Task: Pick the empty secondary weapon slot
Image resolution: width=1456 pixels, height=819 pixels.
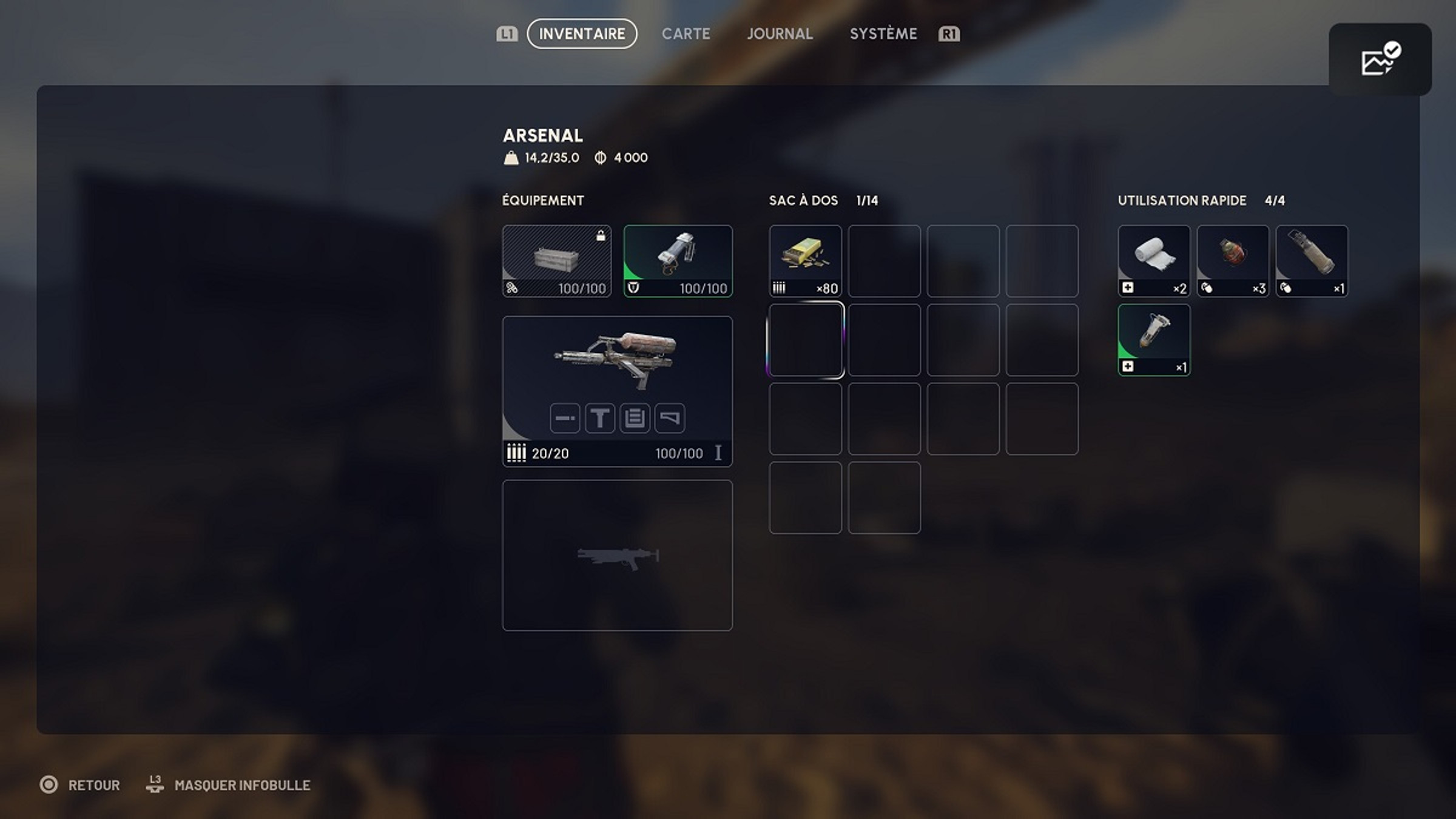Action: pos(617,555)
